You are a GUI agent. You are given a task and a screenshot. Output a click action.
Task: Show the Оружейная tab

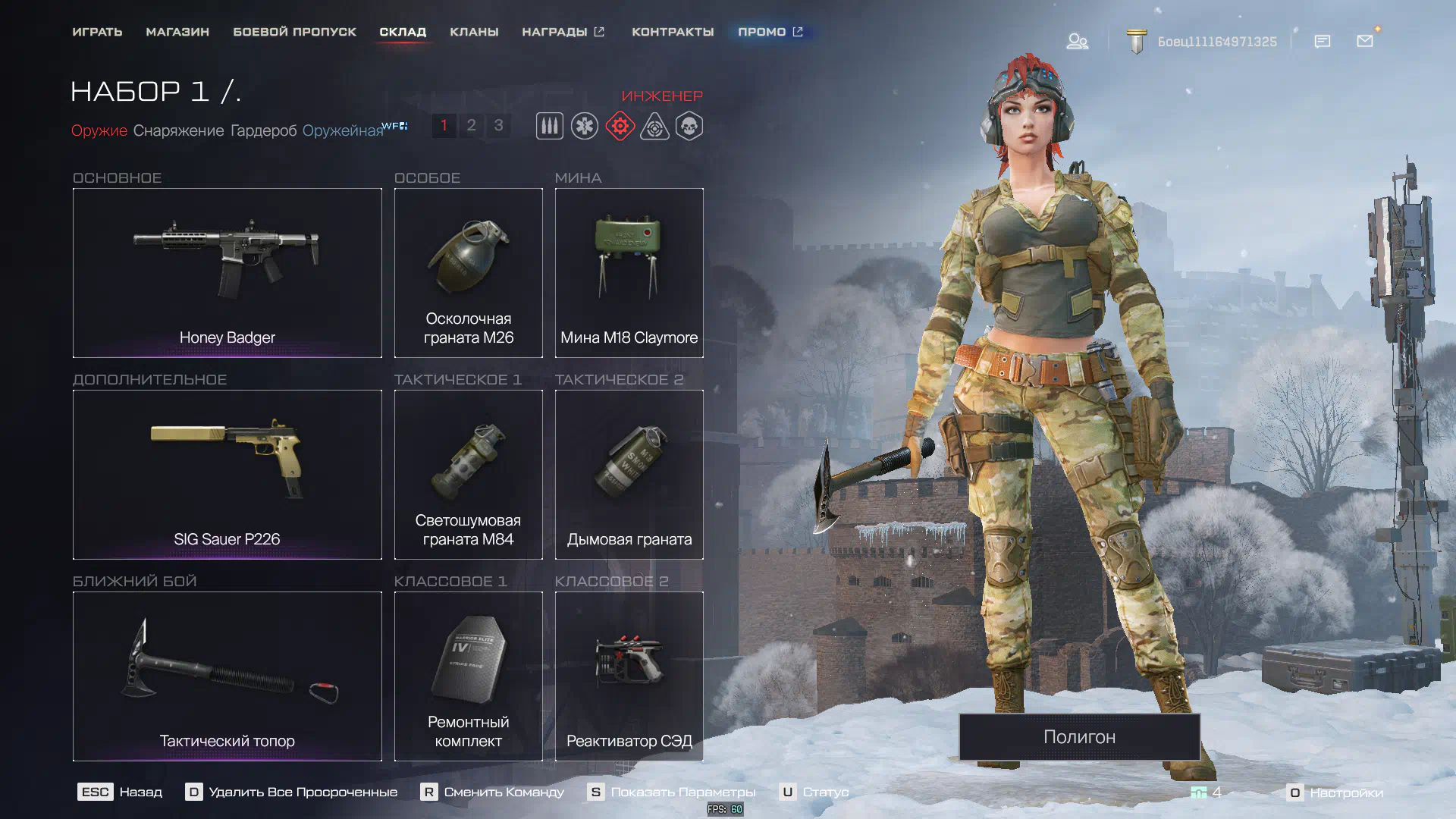click(343, 130)
